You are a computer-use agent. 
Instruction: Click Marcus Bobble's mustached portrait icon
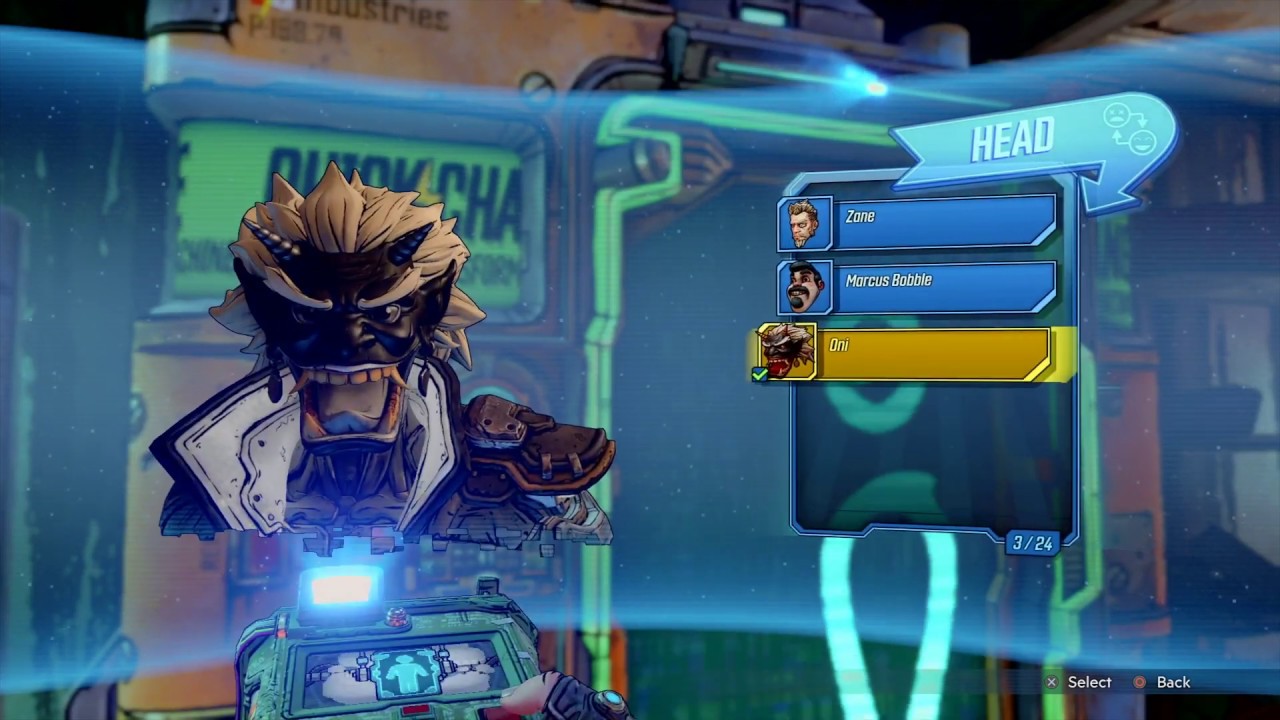coord(804,286)
